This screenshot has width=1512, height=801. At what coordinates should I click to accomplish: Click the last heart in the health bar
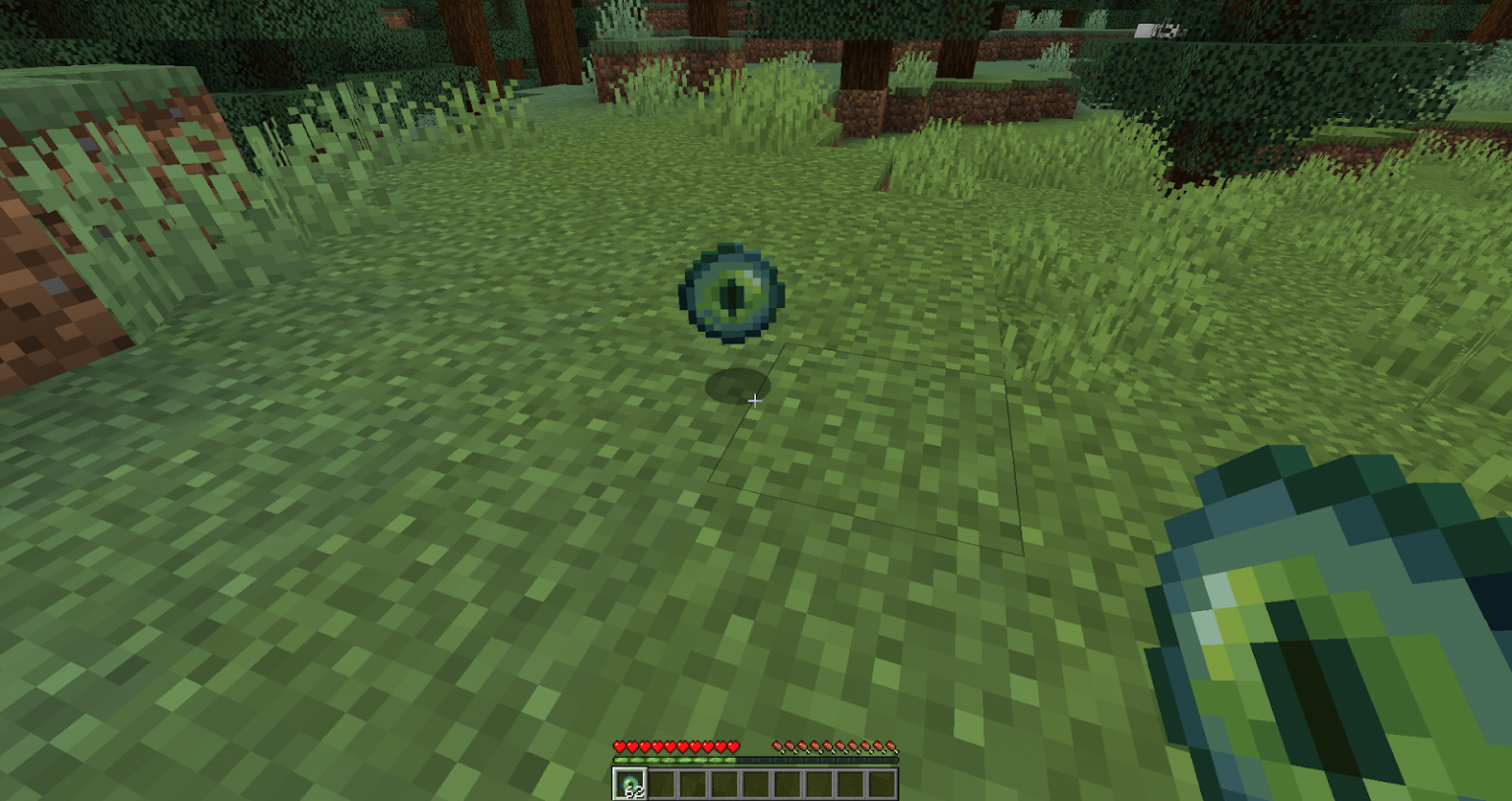[x=734, y=746]
